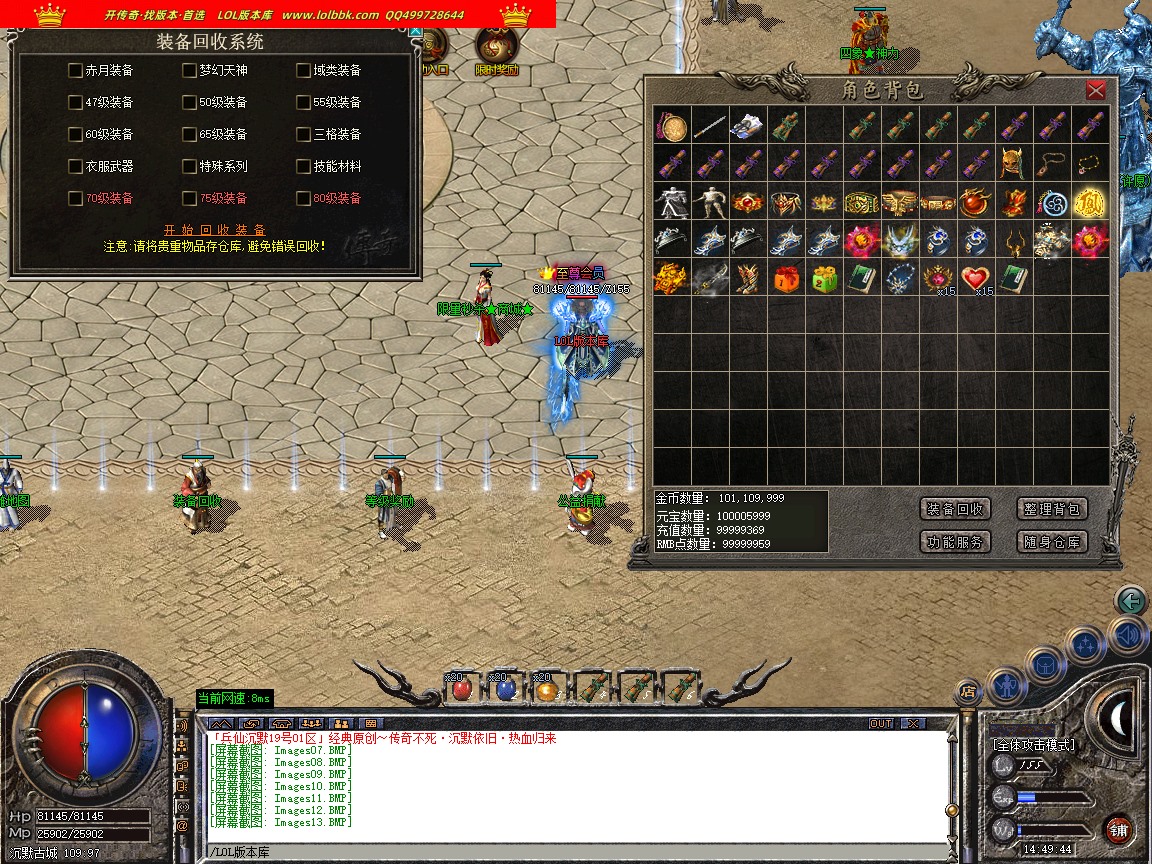Sort the bag with 整理背包
This screenshot has height=864, width=1152.
(1052, 509)
